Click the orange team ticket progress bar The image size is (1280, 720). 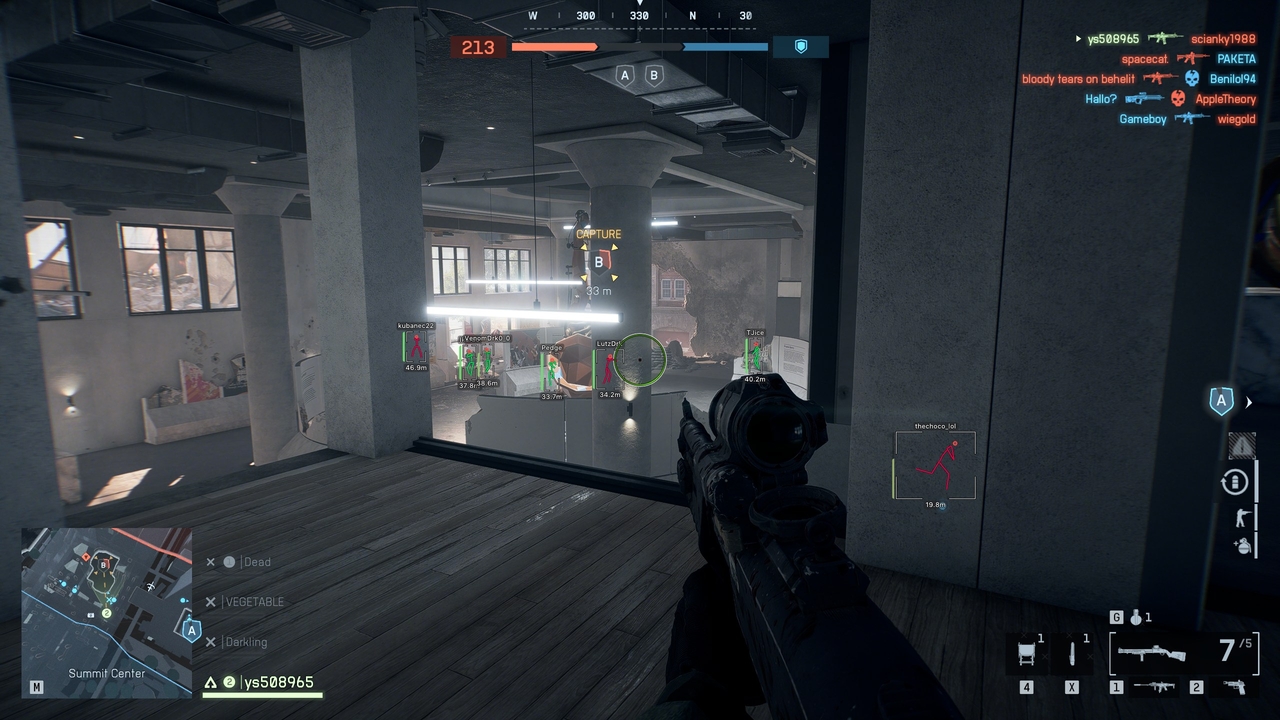tap(554, 46)
